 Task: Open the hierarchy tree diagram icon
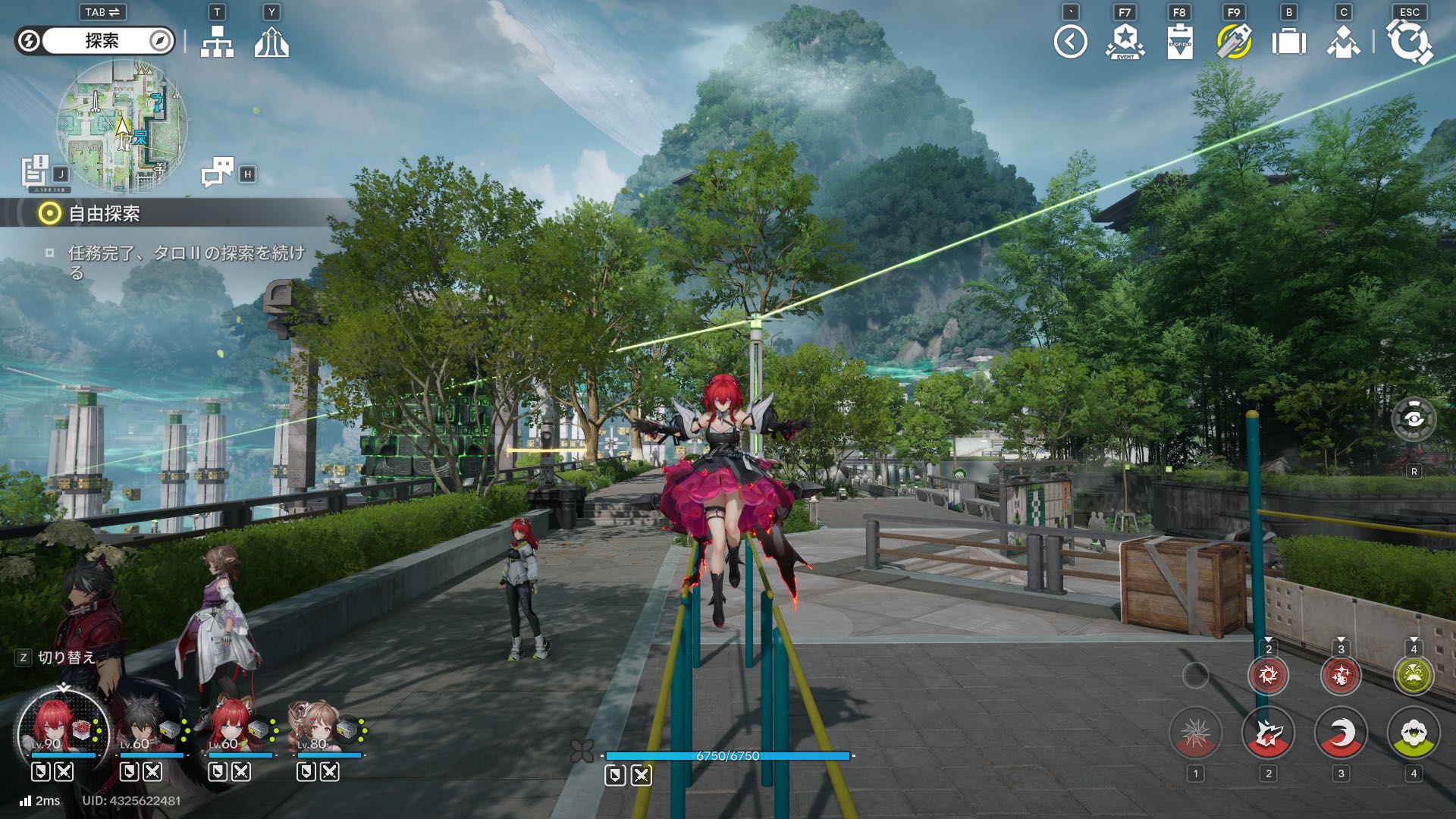217,42
